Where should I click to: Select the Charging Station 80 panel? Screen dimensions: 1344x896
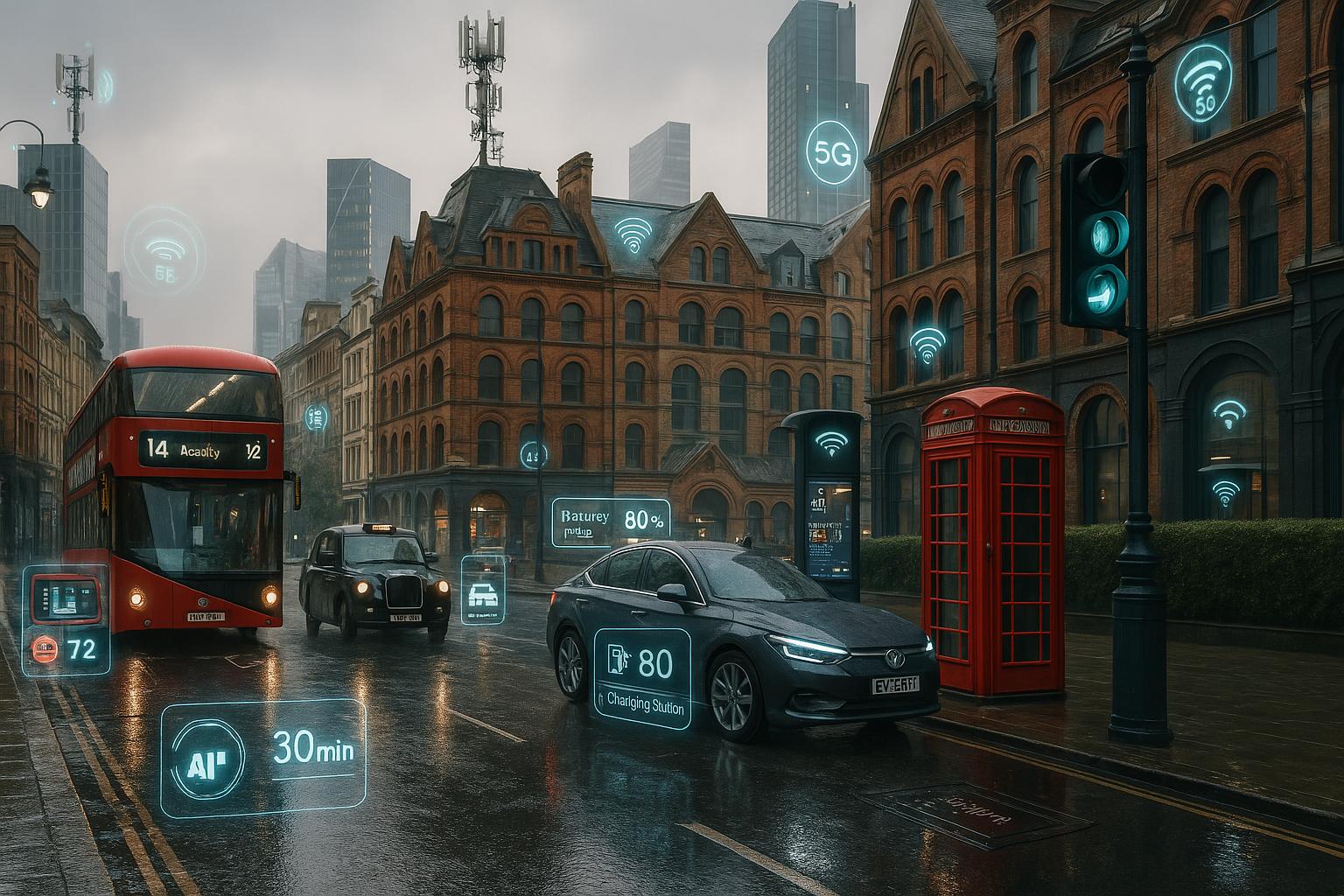[642, 672]
